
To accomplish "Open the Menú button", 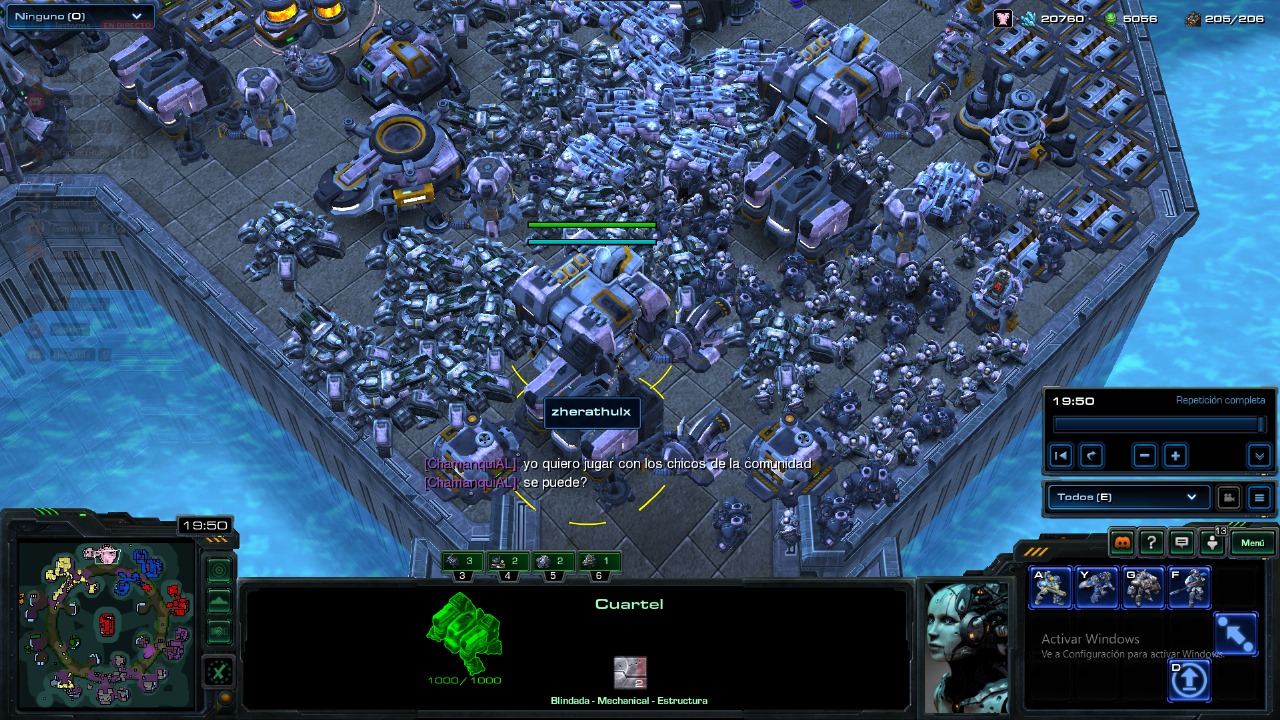I will tap(1253, 543).
